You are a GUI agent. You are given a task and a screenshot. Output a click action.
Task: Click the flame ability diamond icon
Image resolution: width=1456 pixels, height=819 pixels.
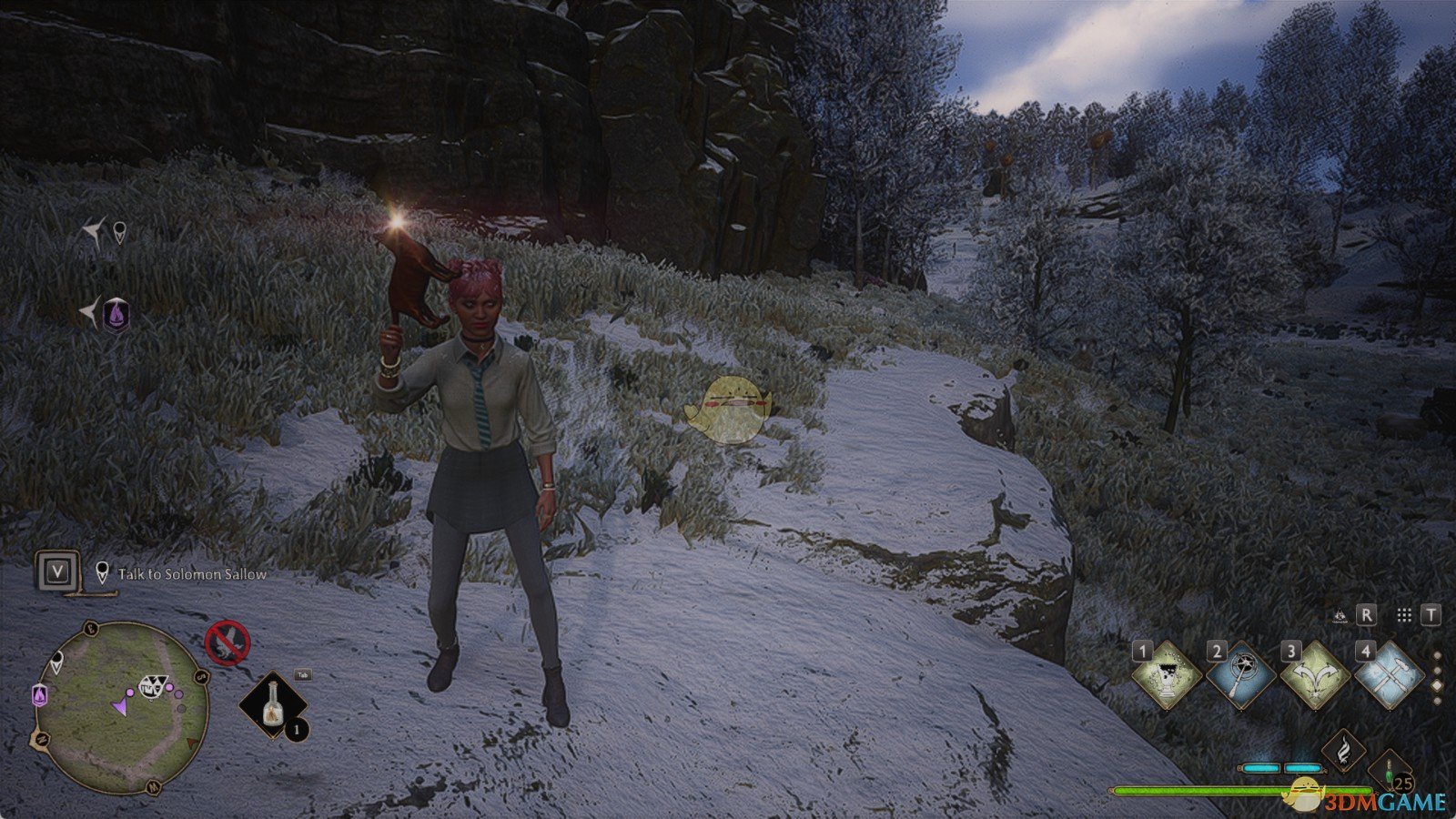click(x=1344, y=750)
